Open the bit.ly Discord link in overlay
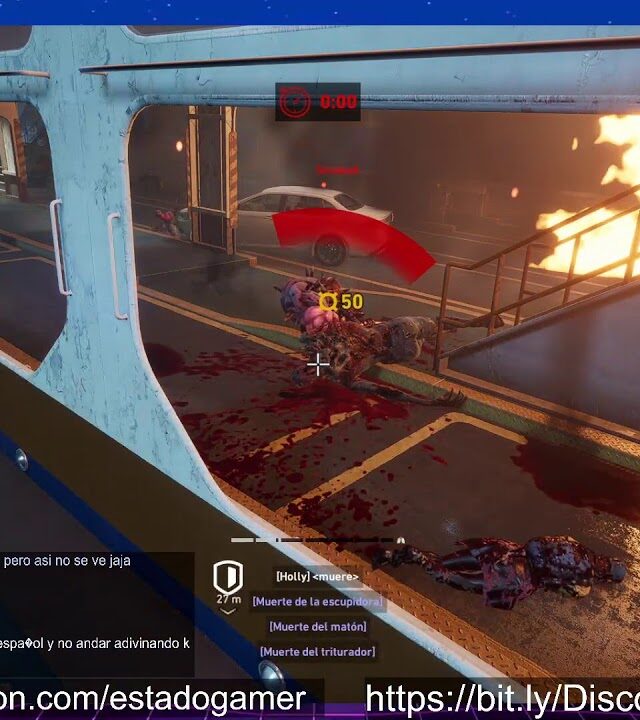 coord(501,698)
